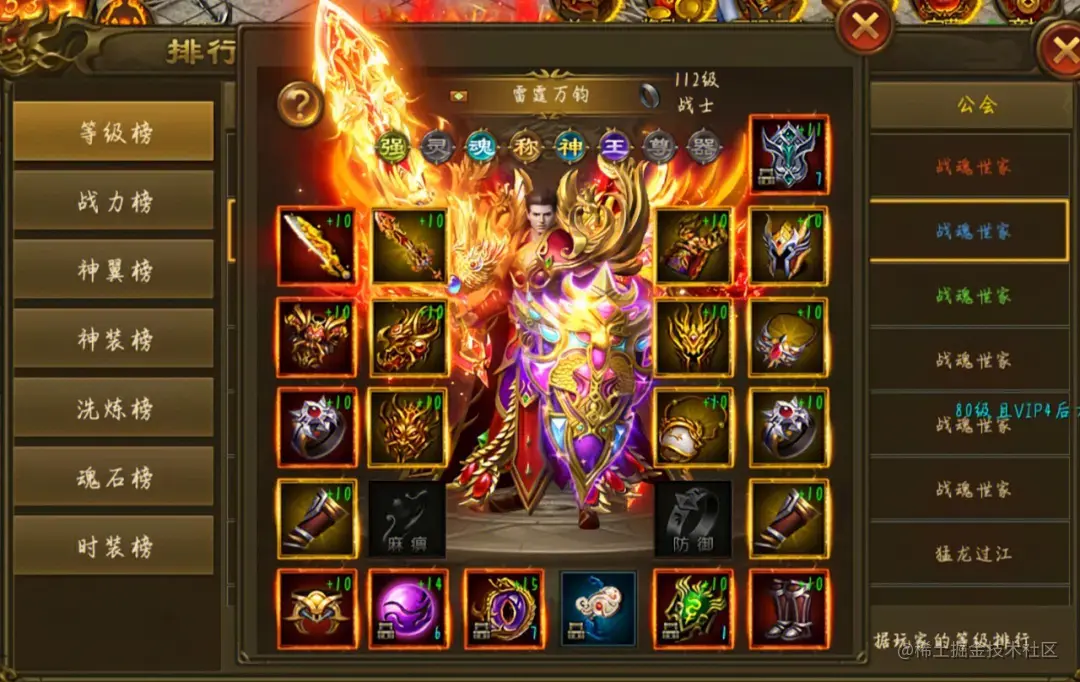Select the 神翼榜 tab

pos(113,269)
